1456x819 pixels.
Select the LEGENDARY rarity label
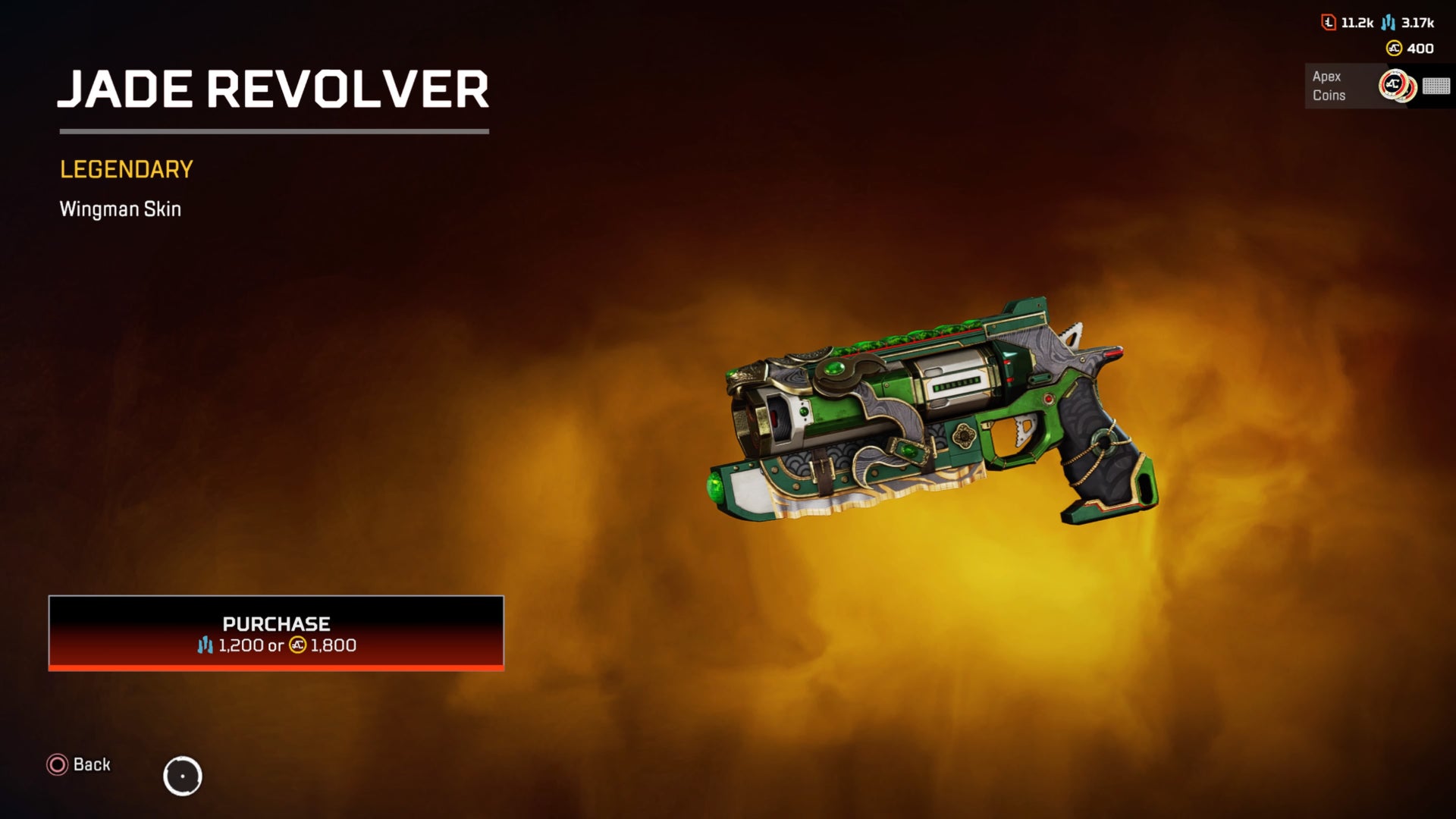126,168
